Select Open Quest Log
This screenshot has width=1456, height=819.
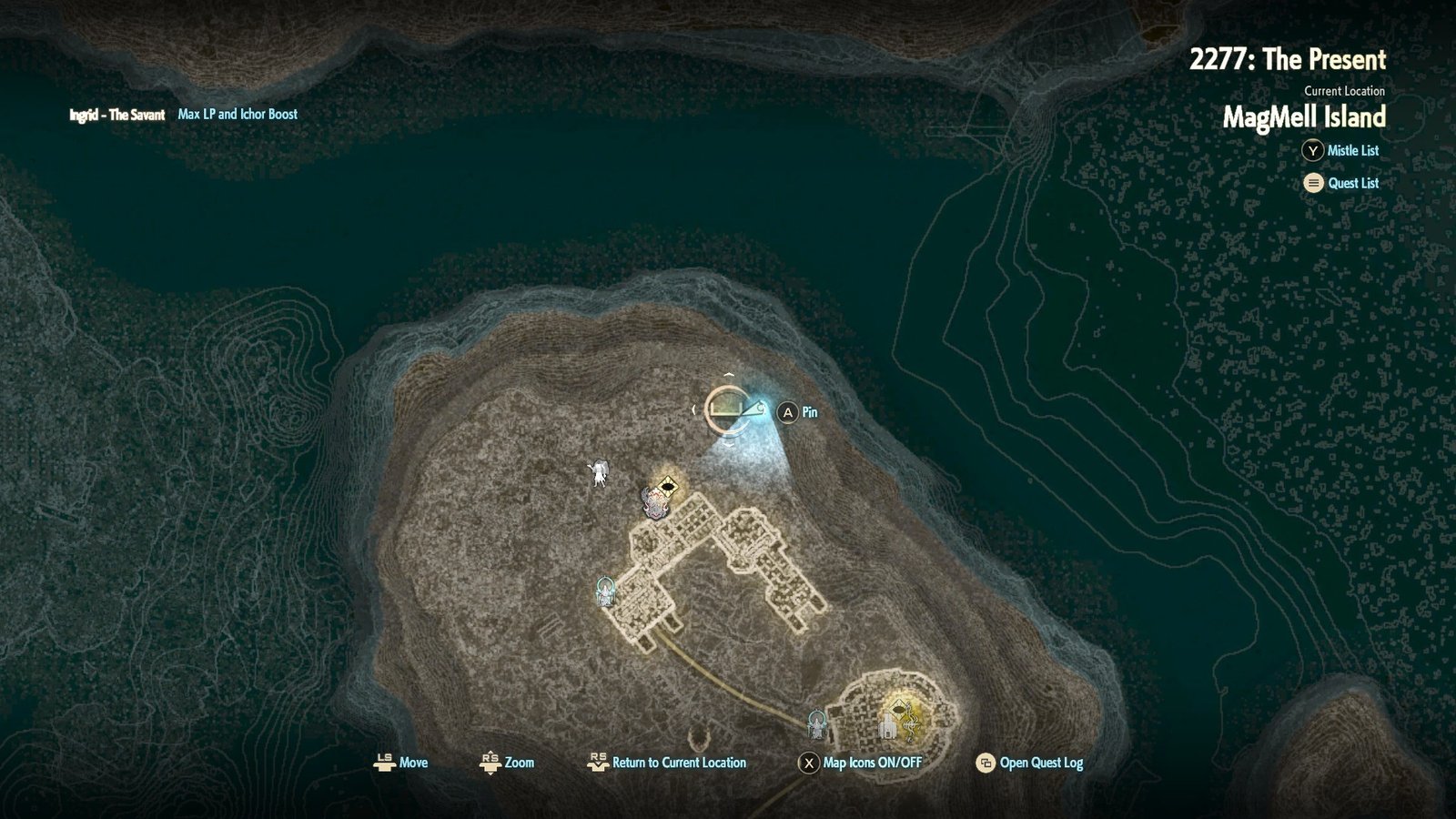pos(1040,763)
